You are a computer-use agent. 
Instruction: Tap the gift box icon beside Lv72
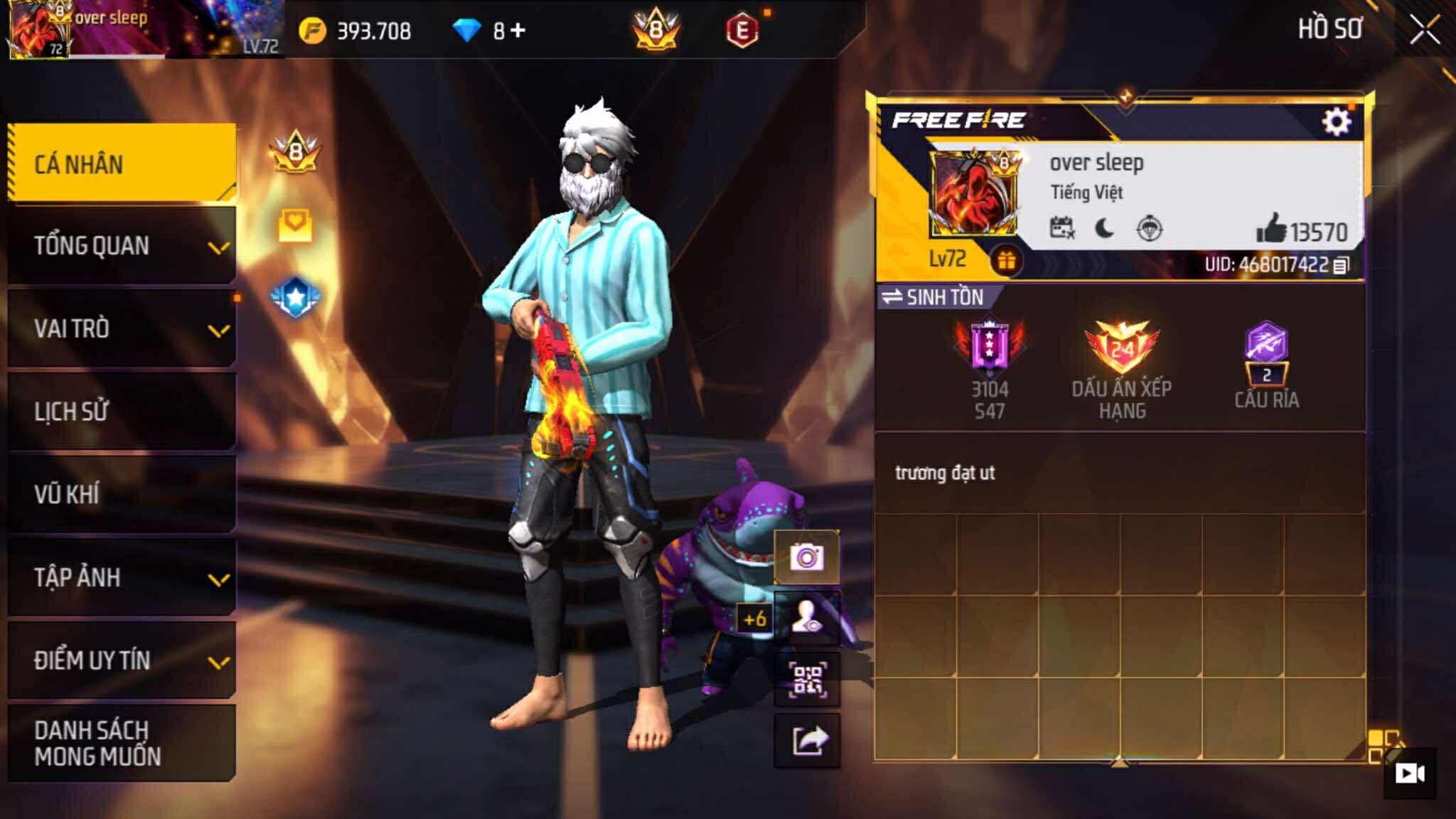point(1006,261)
